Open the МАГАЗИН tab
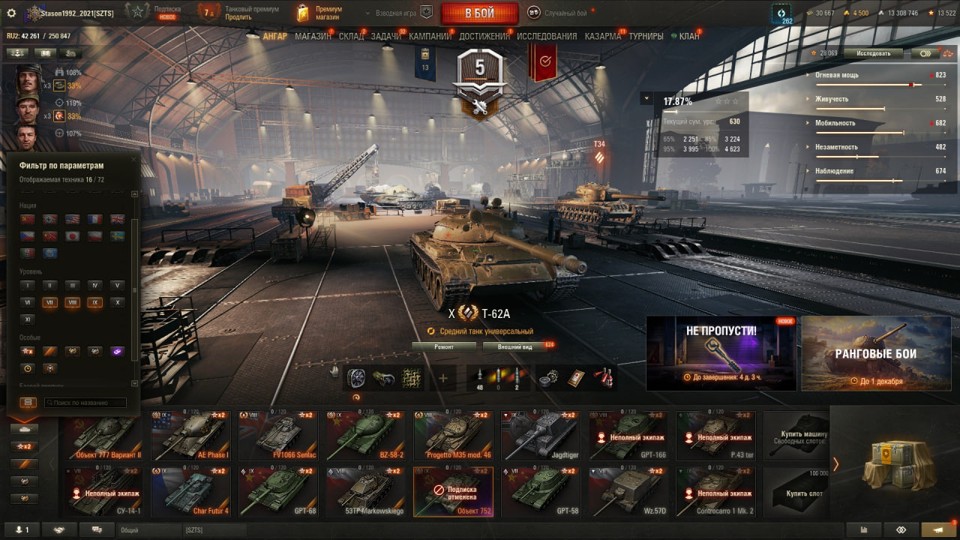 point(313,36)
